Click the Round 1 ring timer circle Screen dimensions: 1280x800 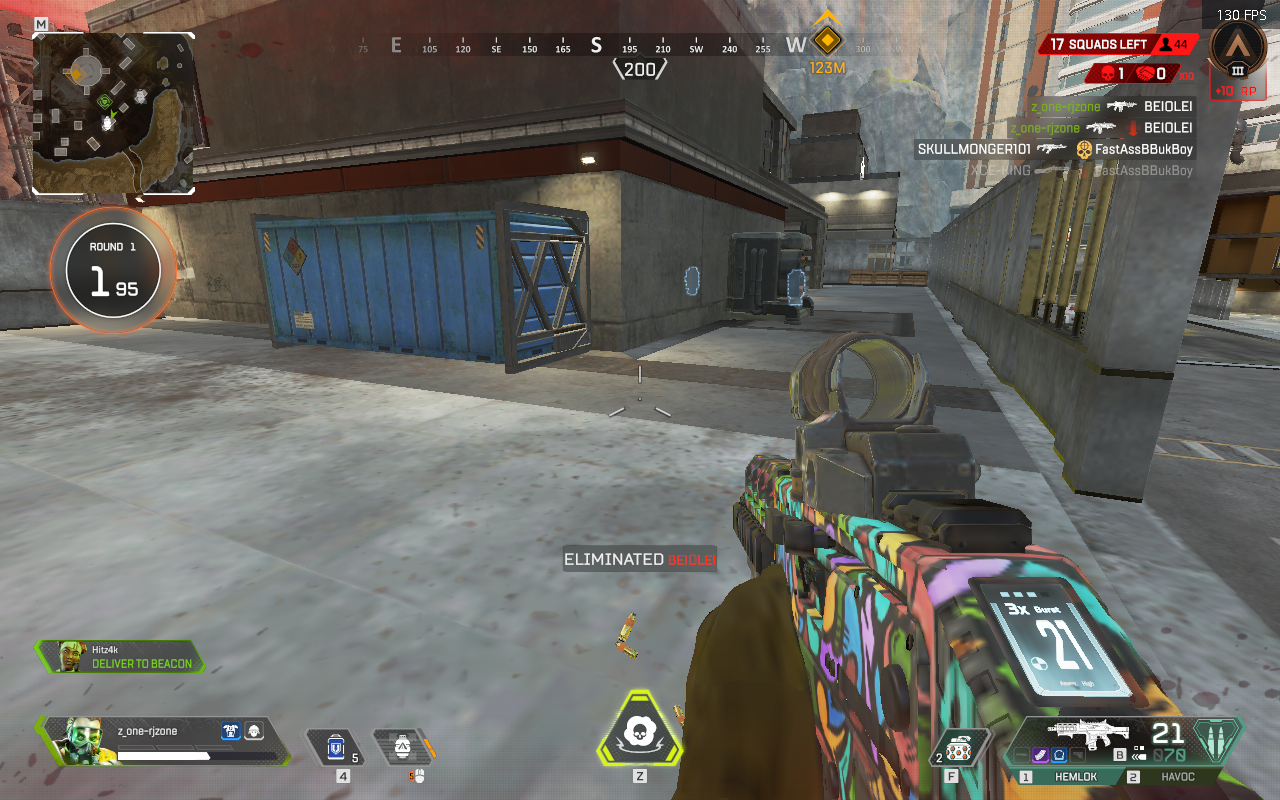click(112, 269)
